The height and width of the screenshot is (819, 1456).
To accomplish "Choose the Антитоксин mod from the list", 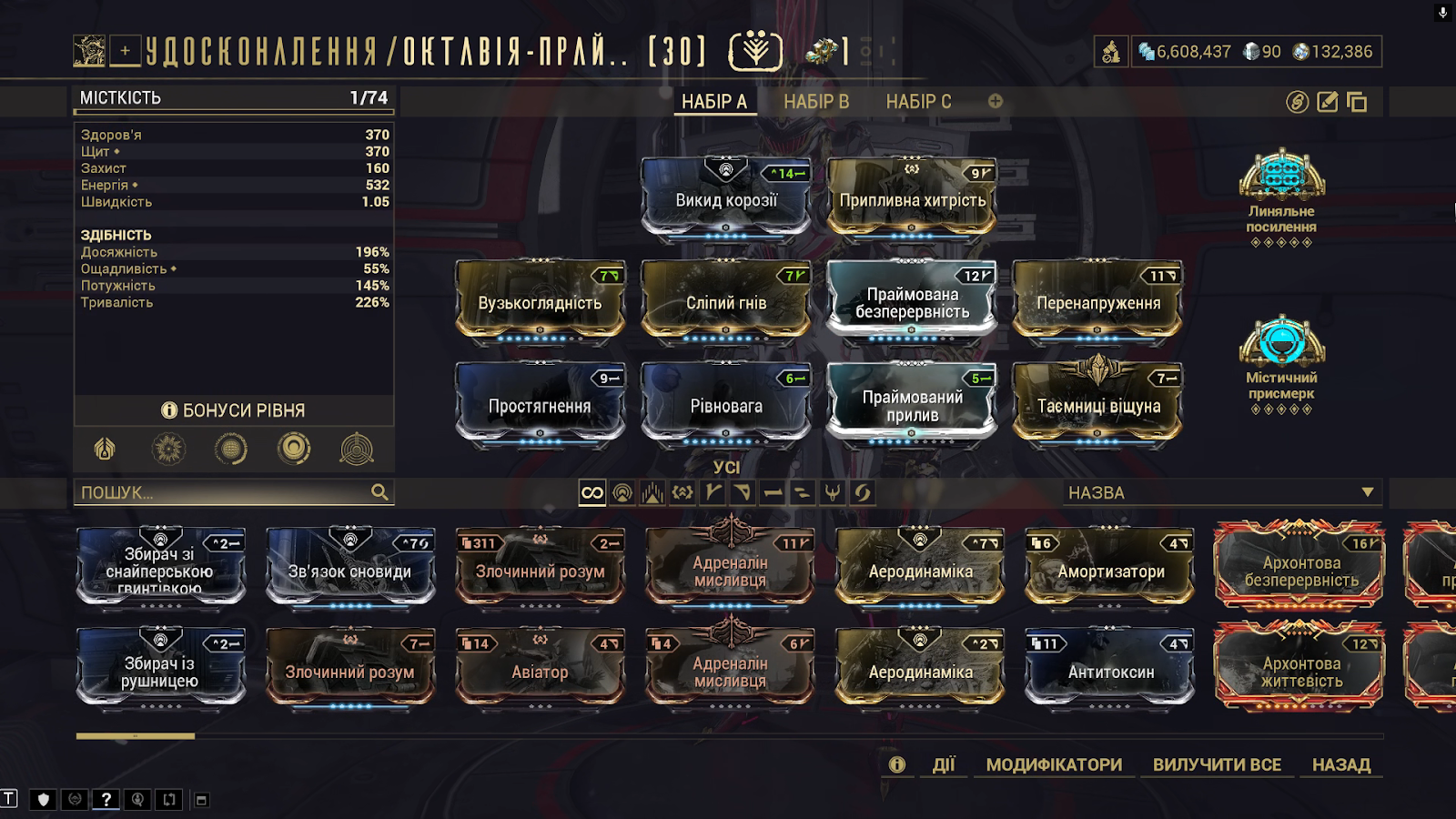I will 1110,670.
